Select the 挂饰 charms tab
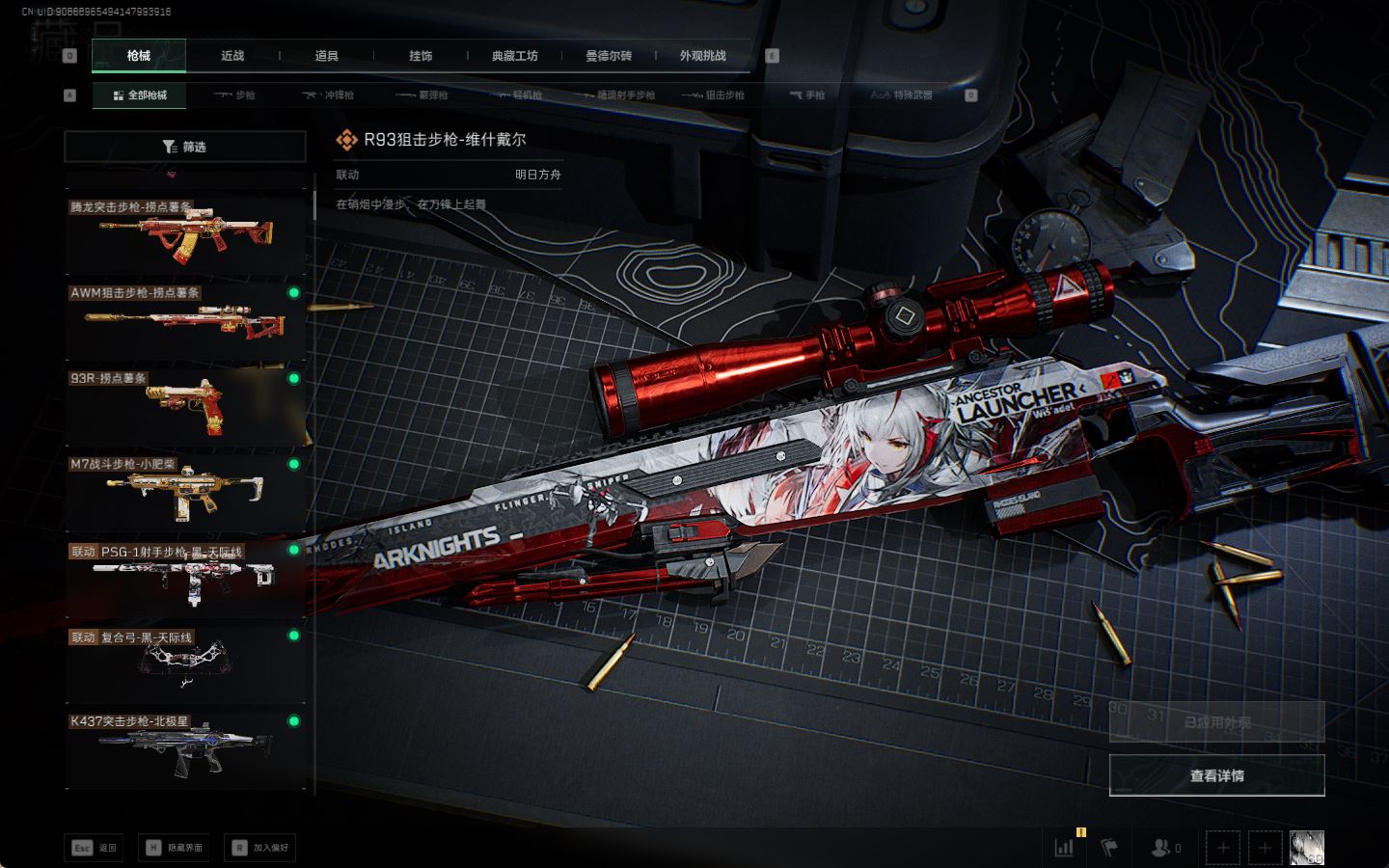Image resolution: width=1389 pixels, height=868 pixels. pyautogui.click(x=421, y=56)
